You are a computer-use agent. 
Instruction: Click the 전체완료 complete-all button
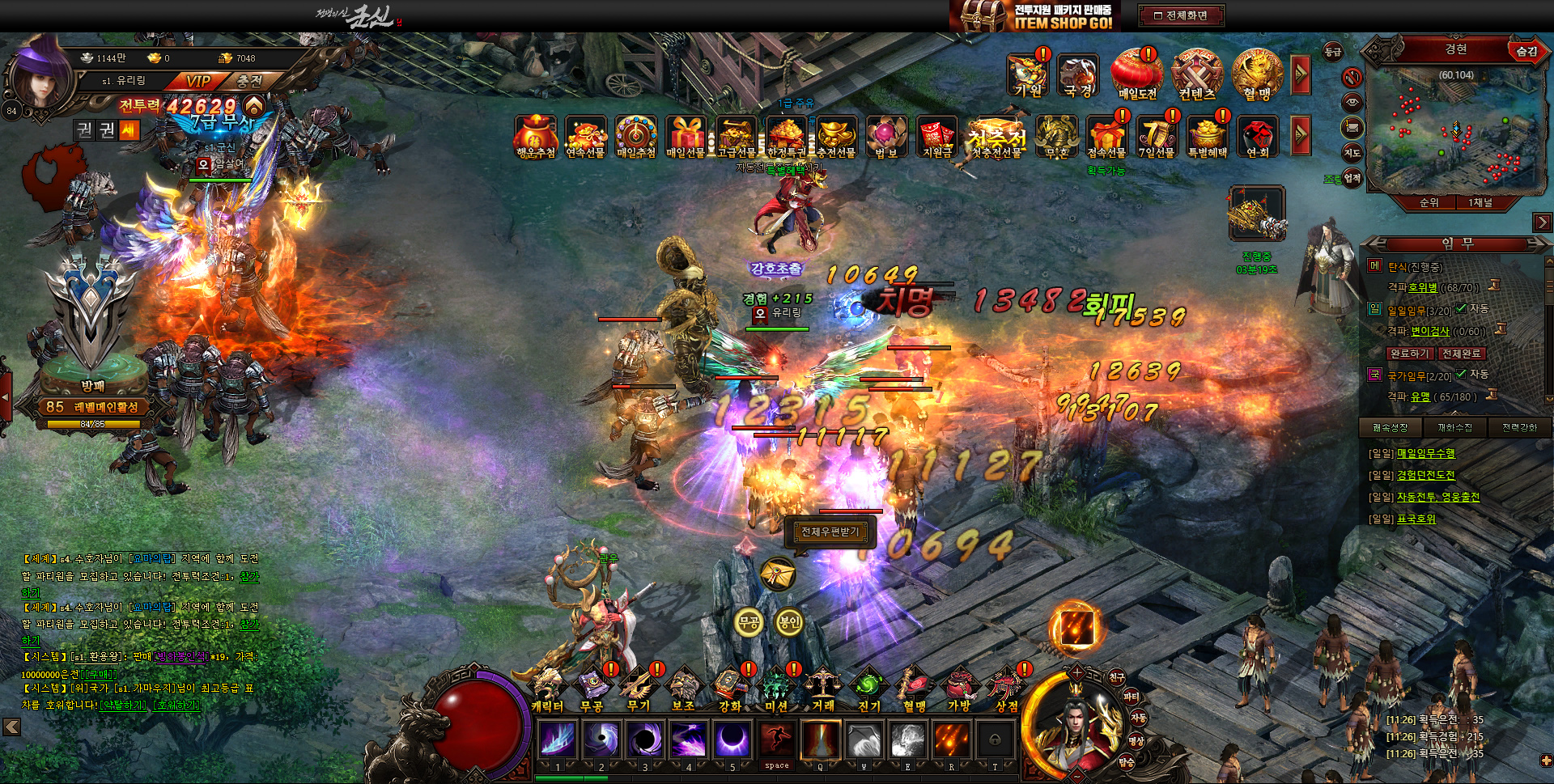[1461, 354]
